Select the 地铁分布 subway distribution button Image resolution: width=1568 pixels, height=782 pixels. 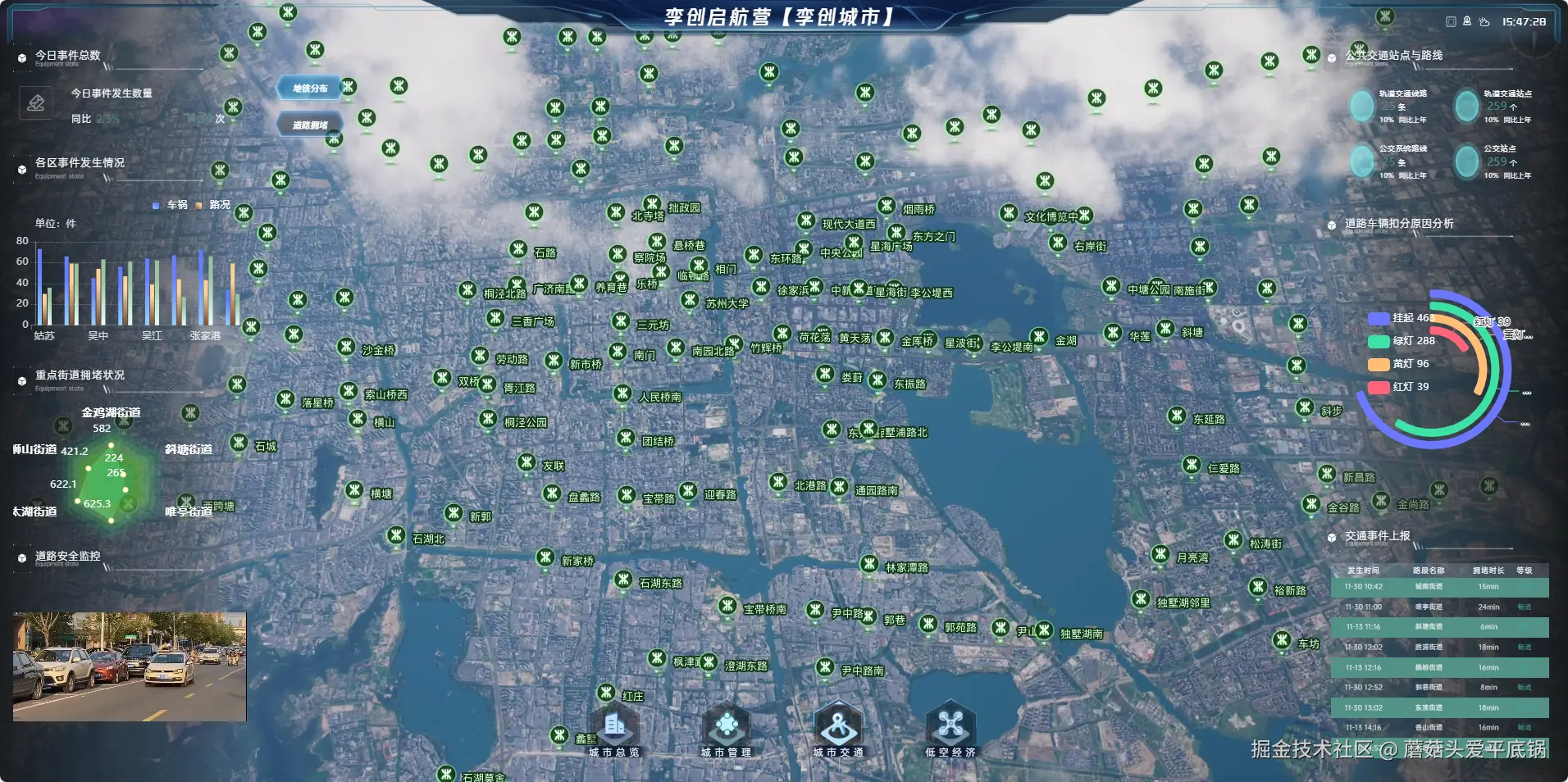point(310,88)
